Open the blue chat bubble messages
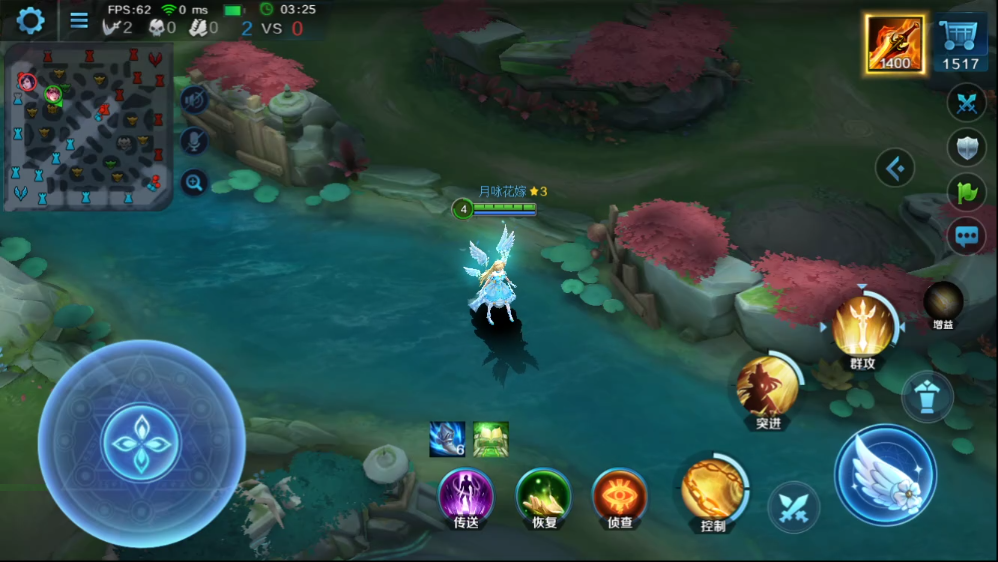The width and height of the screenshot is (998, 562). (965, 237)
